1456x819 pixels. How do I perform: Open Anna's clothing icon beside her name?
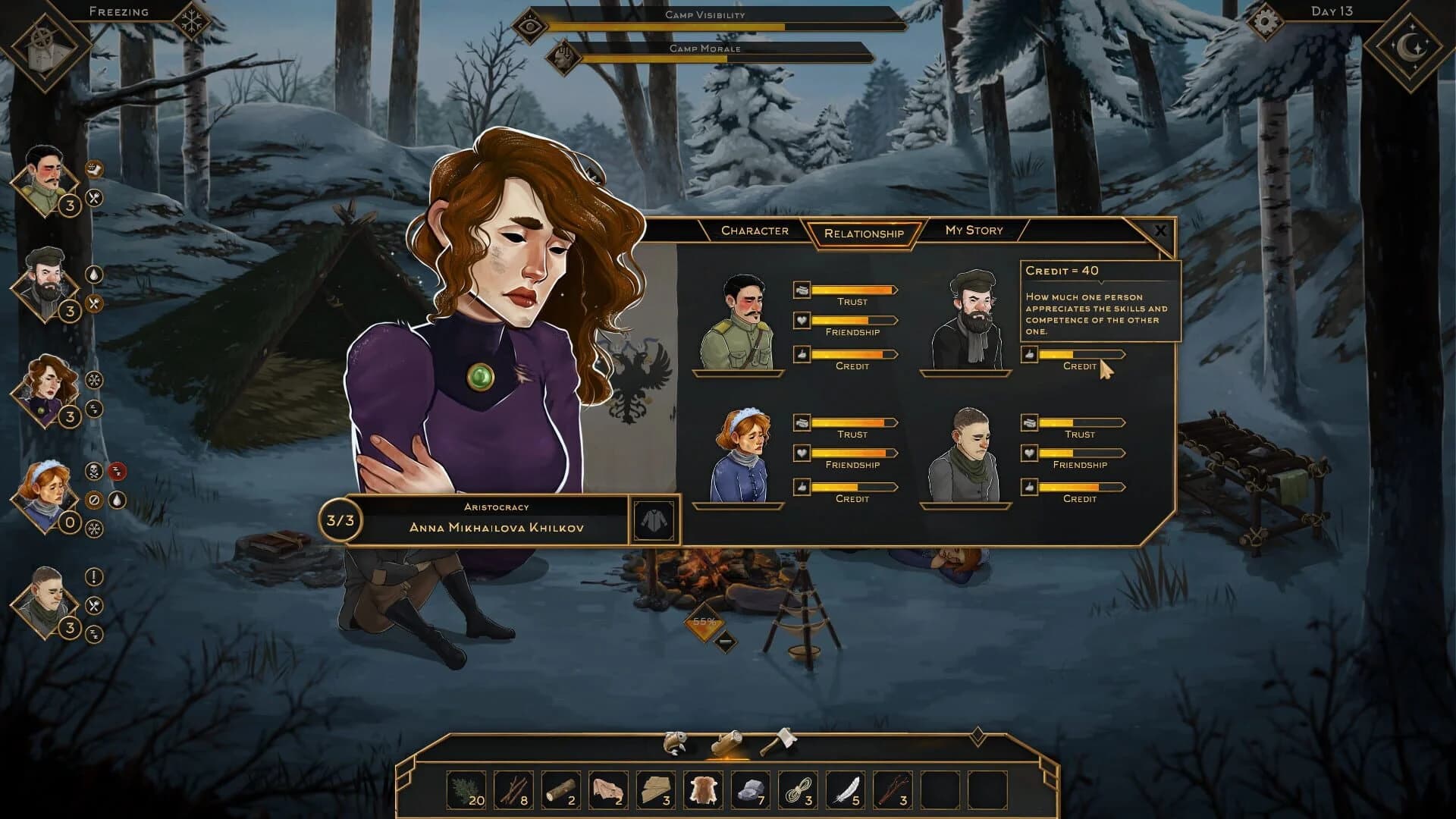pos(655,520)
